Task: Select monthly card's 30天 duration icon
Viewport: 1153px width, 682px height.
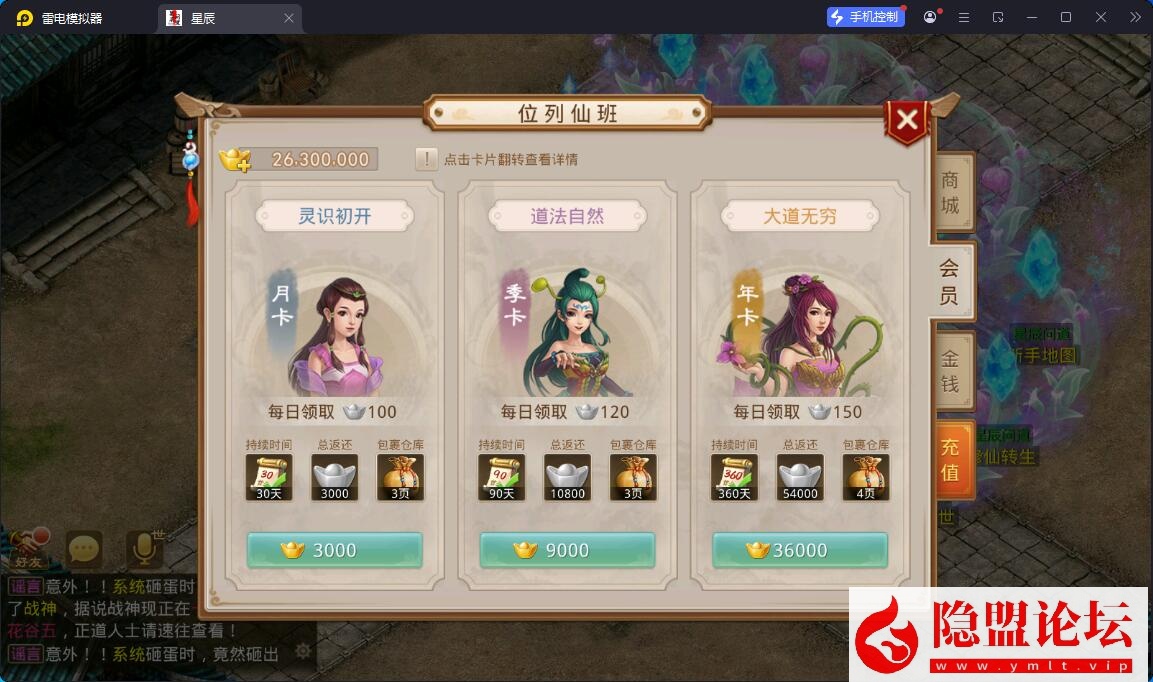Action: pyautogui.click(x=269, y=477)
